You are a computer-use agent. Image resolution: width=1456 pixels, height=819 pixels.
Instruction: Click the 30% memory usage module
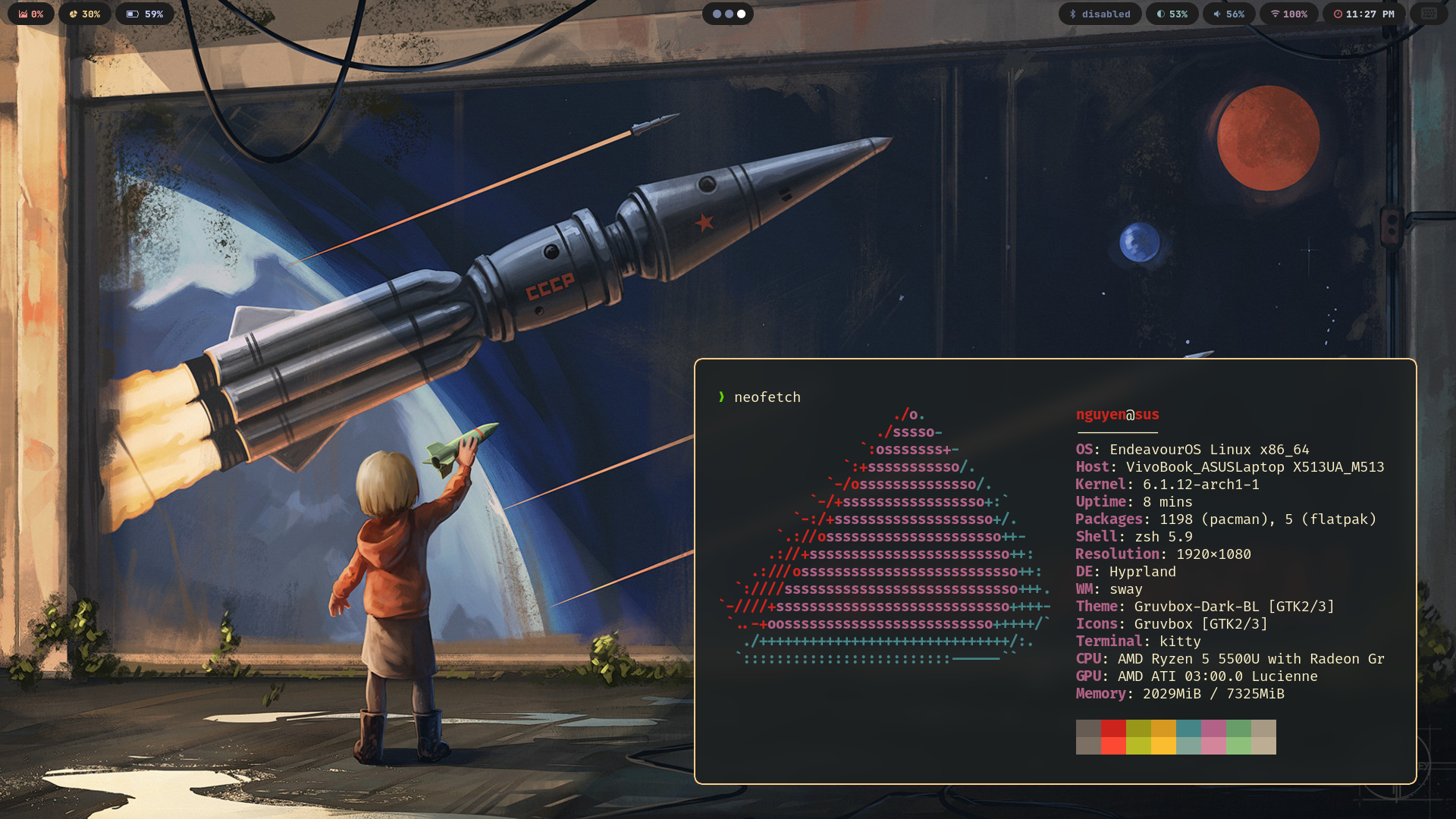click(85, 14)
